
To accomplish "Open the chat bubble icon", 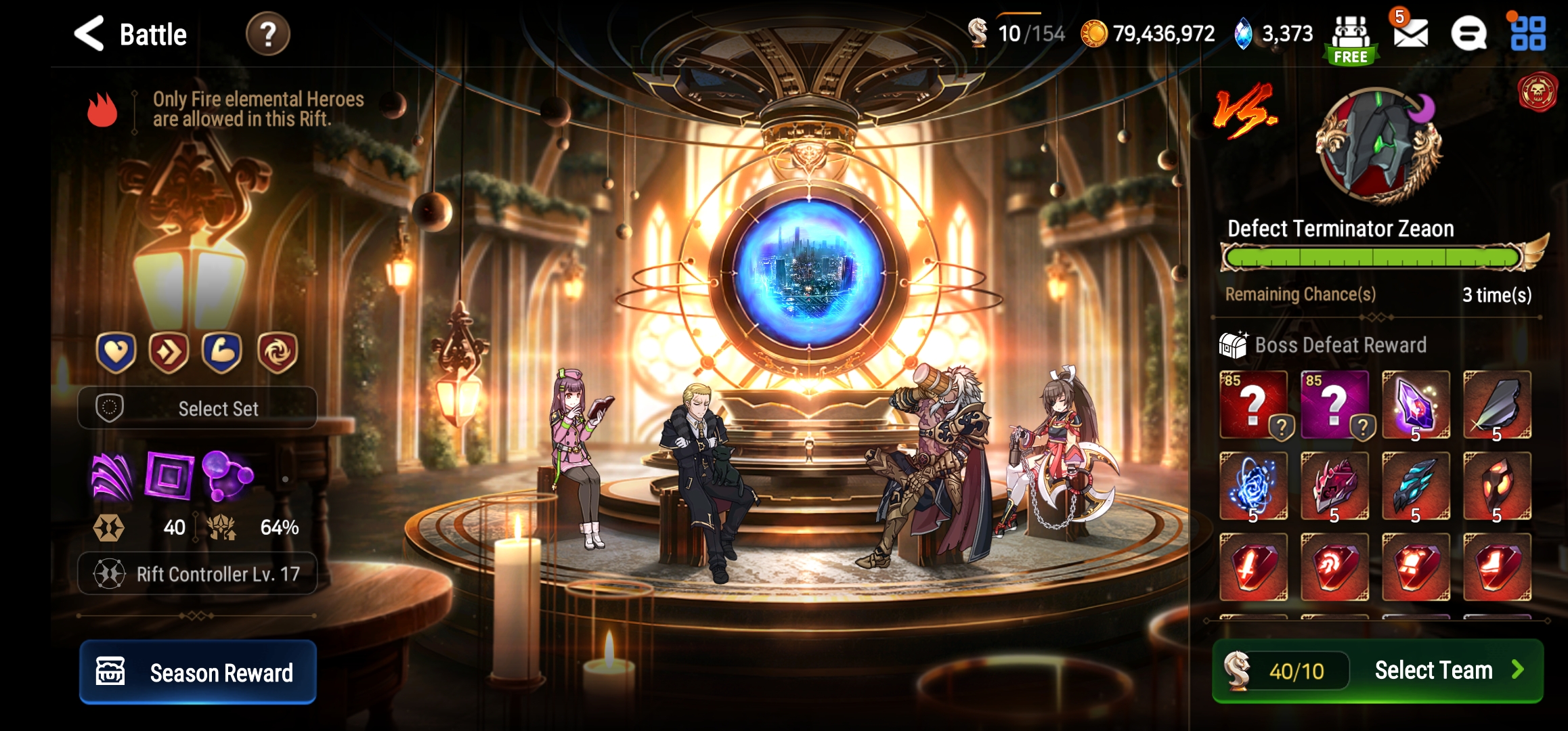I will [1469, 35].
